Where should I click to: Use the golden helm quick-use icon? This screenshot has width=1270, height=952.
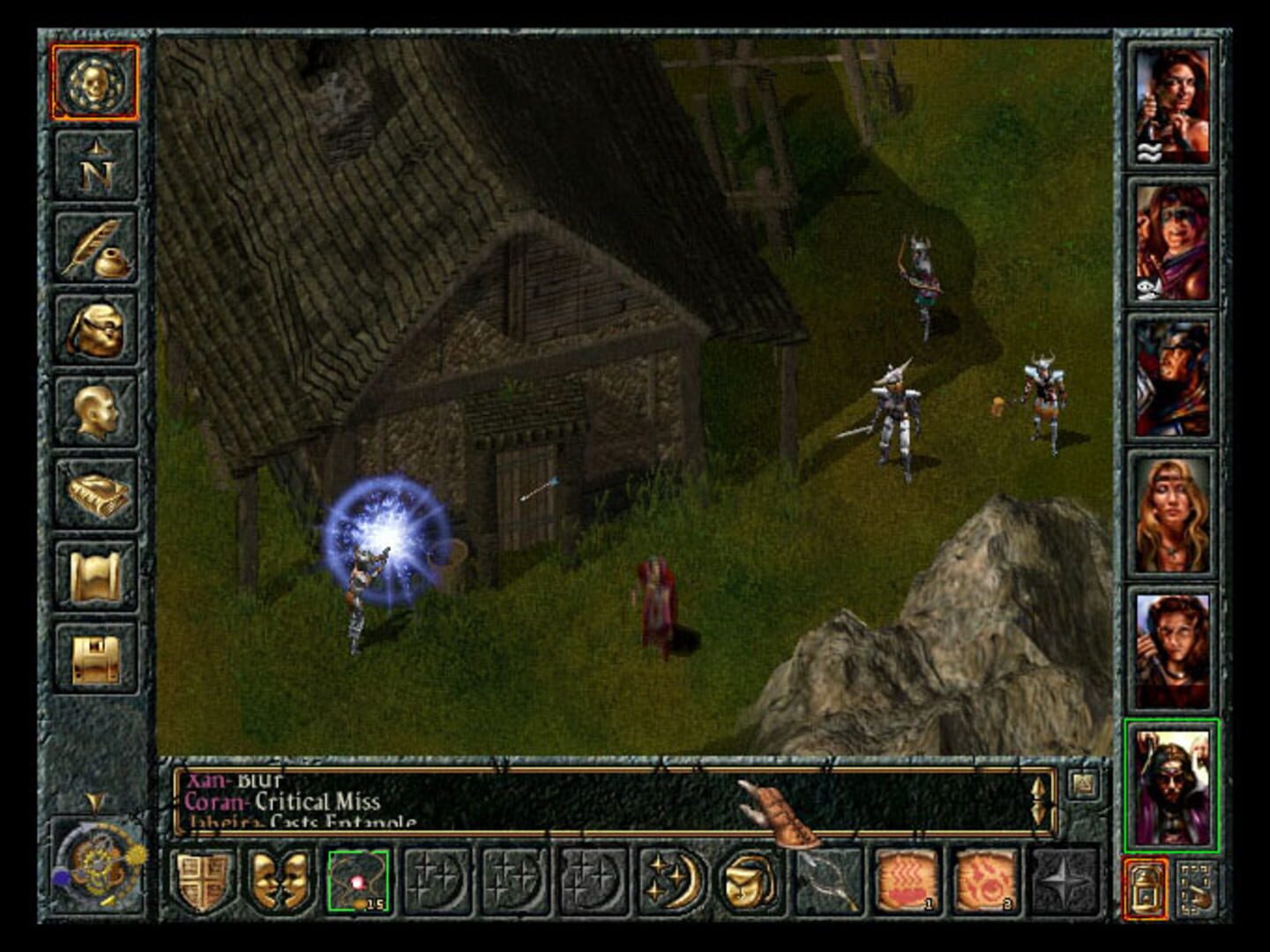(751, 883)
